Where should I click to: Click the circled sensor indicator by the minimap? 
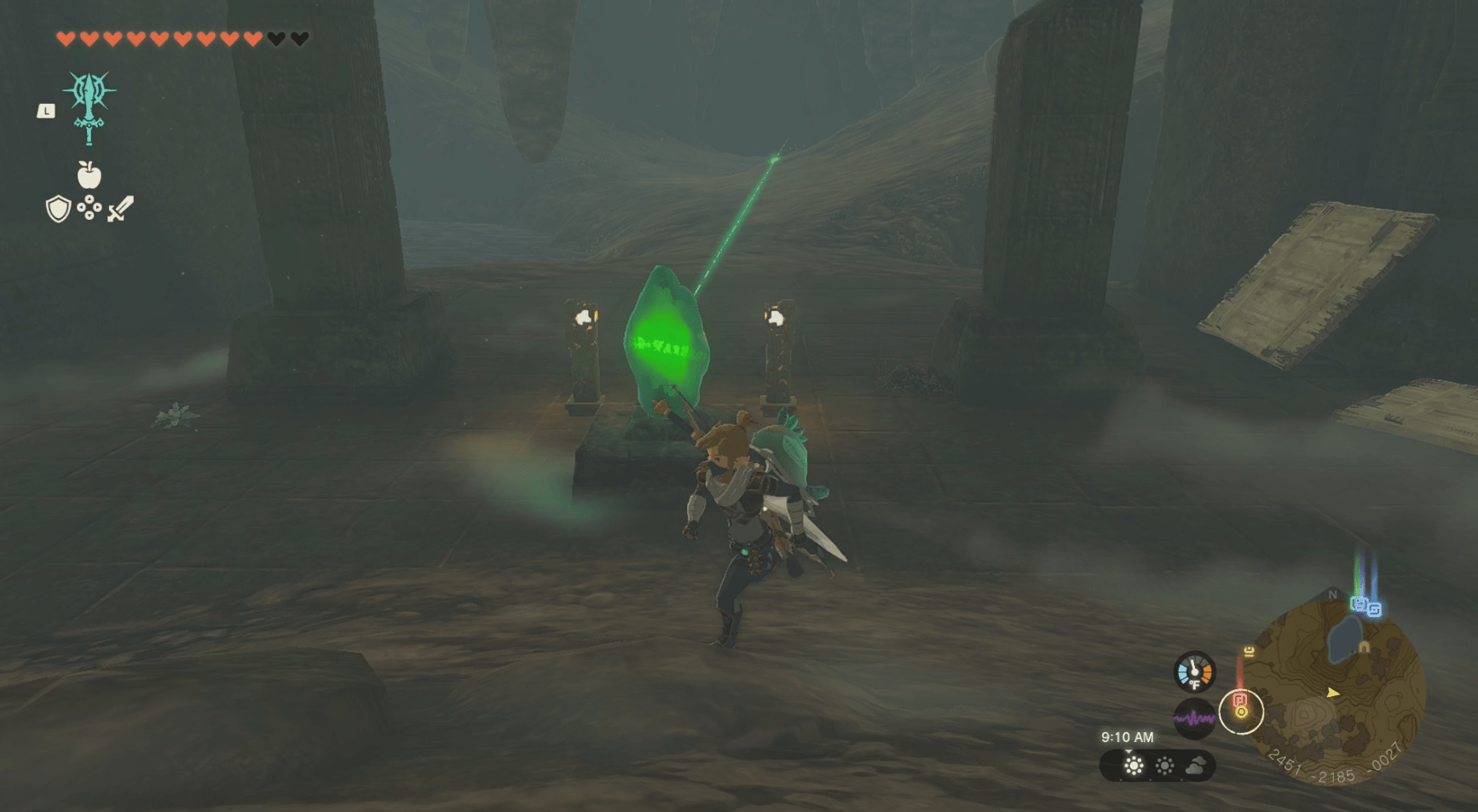tap(1241, 711)
